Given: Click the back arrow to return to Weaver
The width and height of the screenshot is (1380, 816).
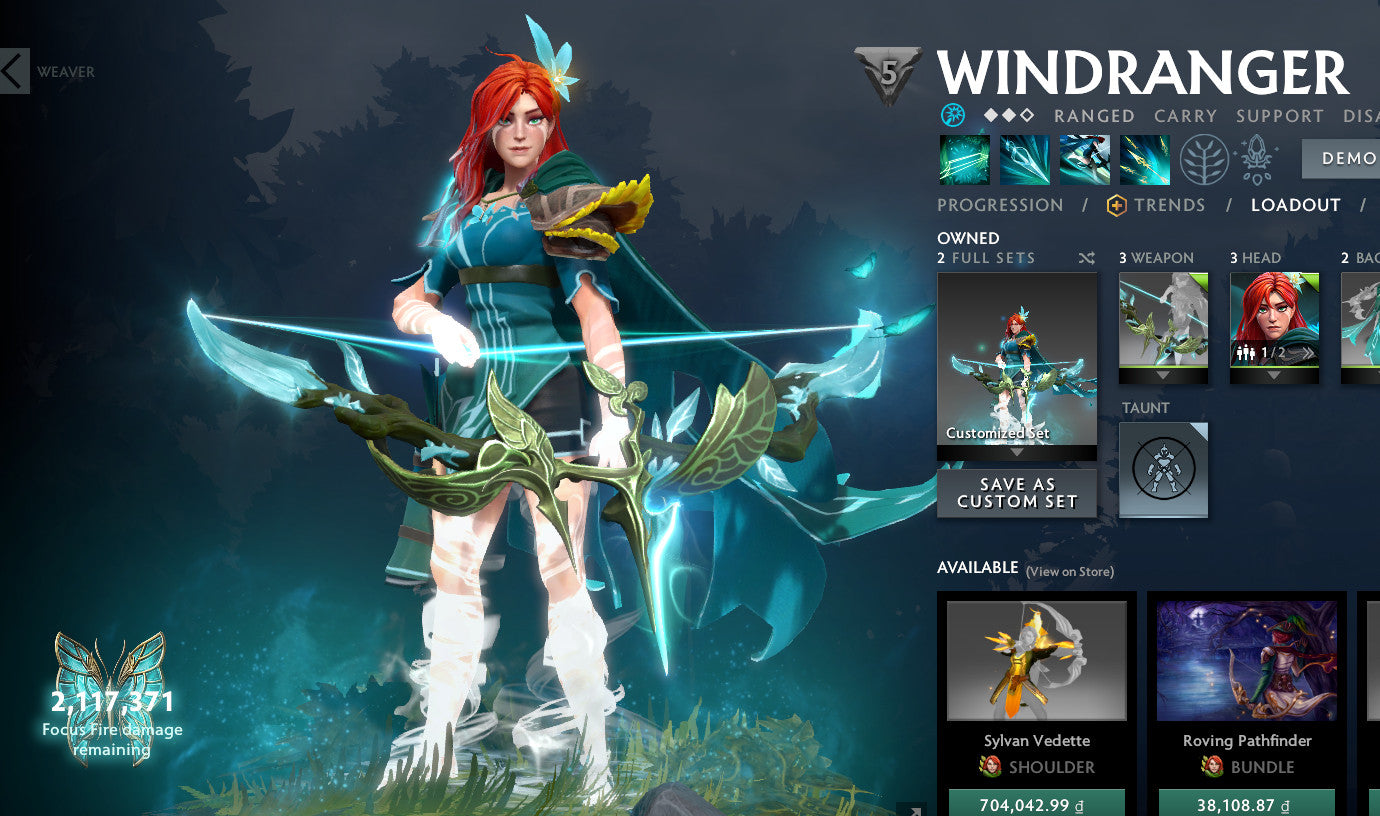Looking at the screenshot, I should [12, 70].
